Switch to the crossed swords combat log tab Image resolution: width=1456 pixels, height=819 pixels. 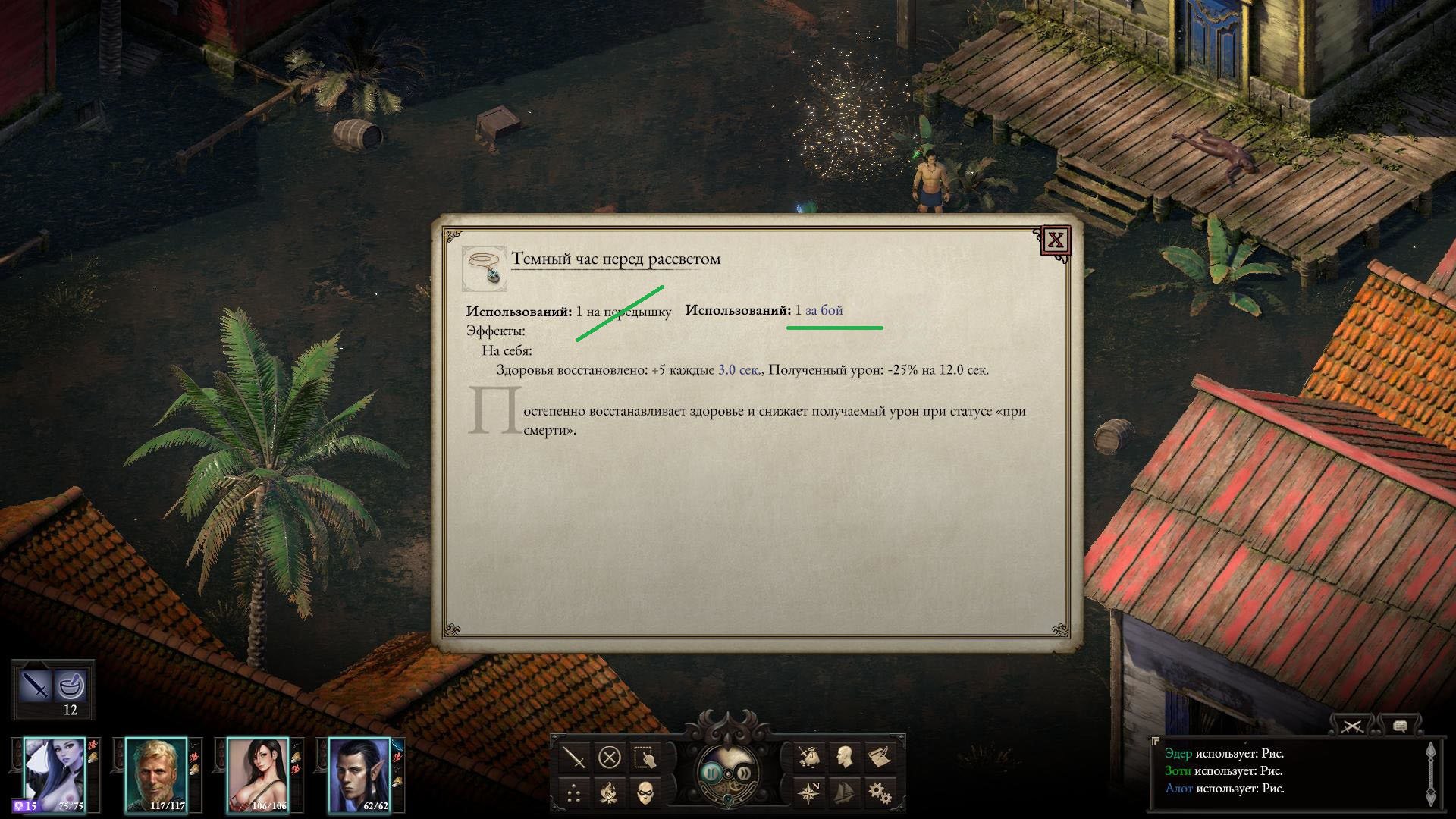pyautogui.click(x=1352, y=726)
